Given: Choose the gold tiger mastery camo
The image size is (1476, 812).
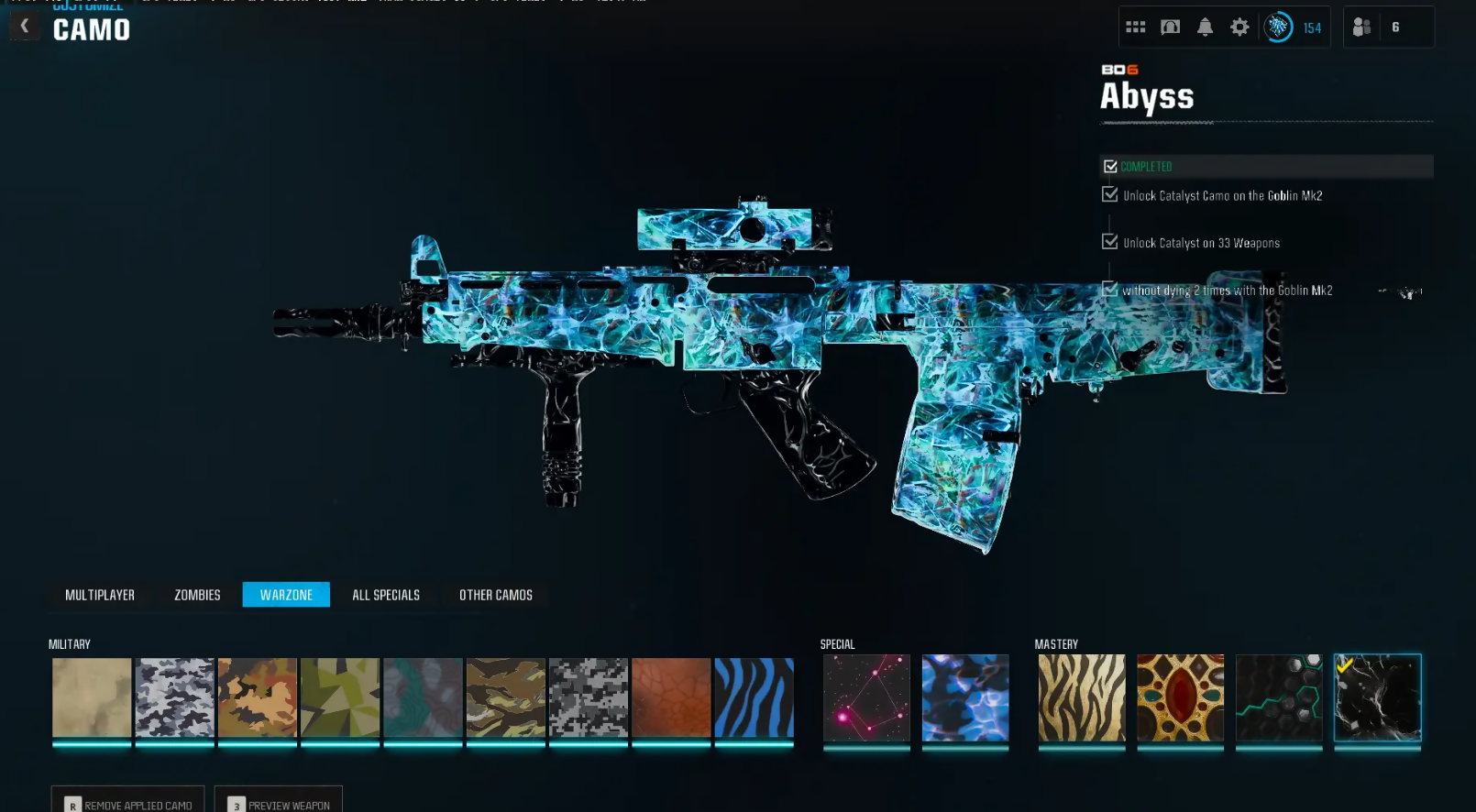Looking at the screenshot, I should 1081,697.
